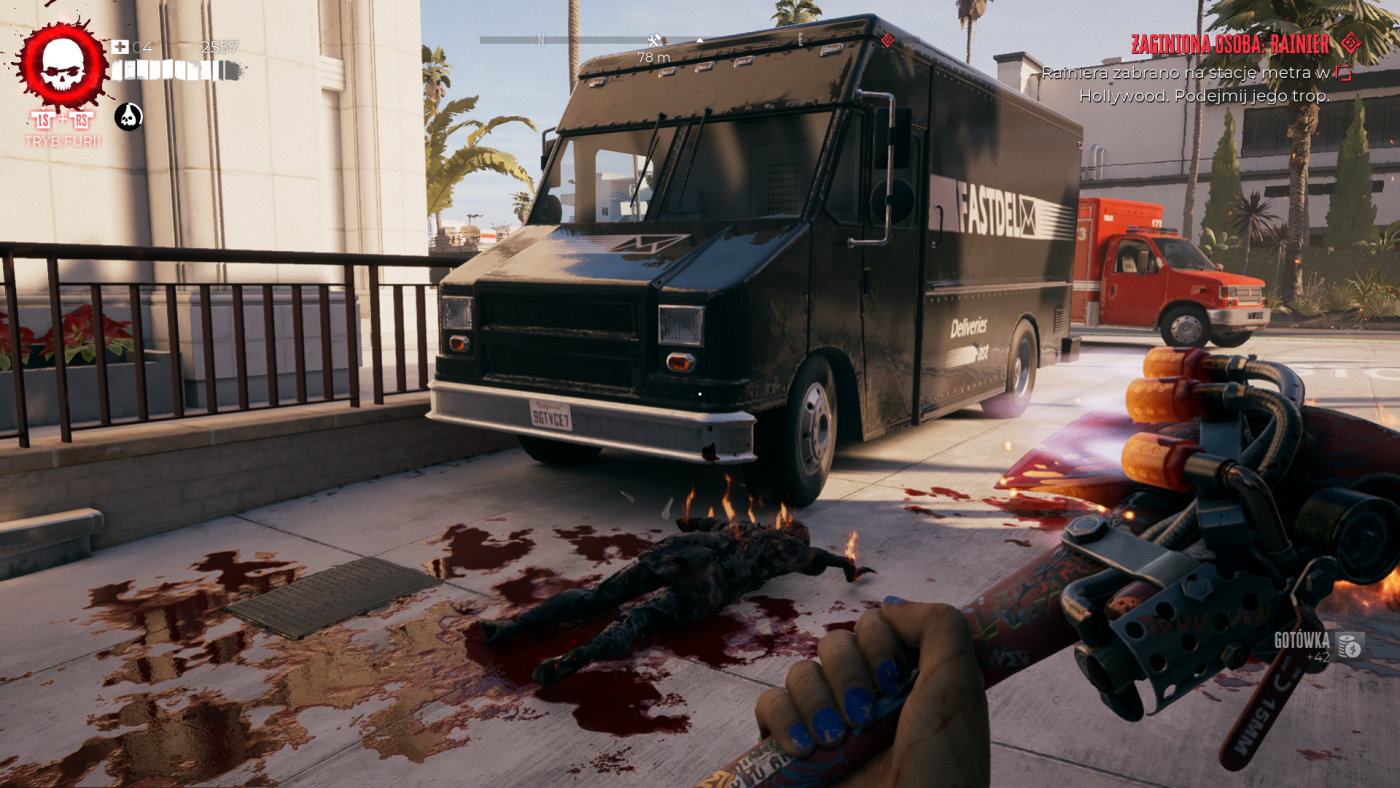Image resolution: width=1400 pixels, height=788 pixels.
Task: Select the red quest diamond on the compass
Action: point(886,40)
